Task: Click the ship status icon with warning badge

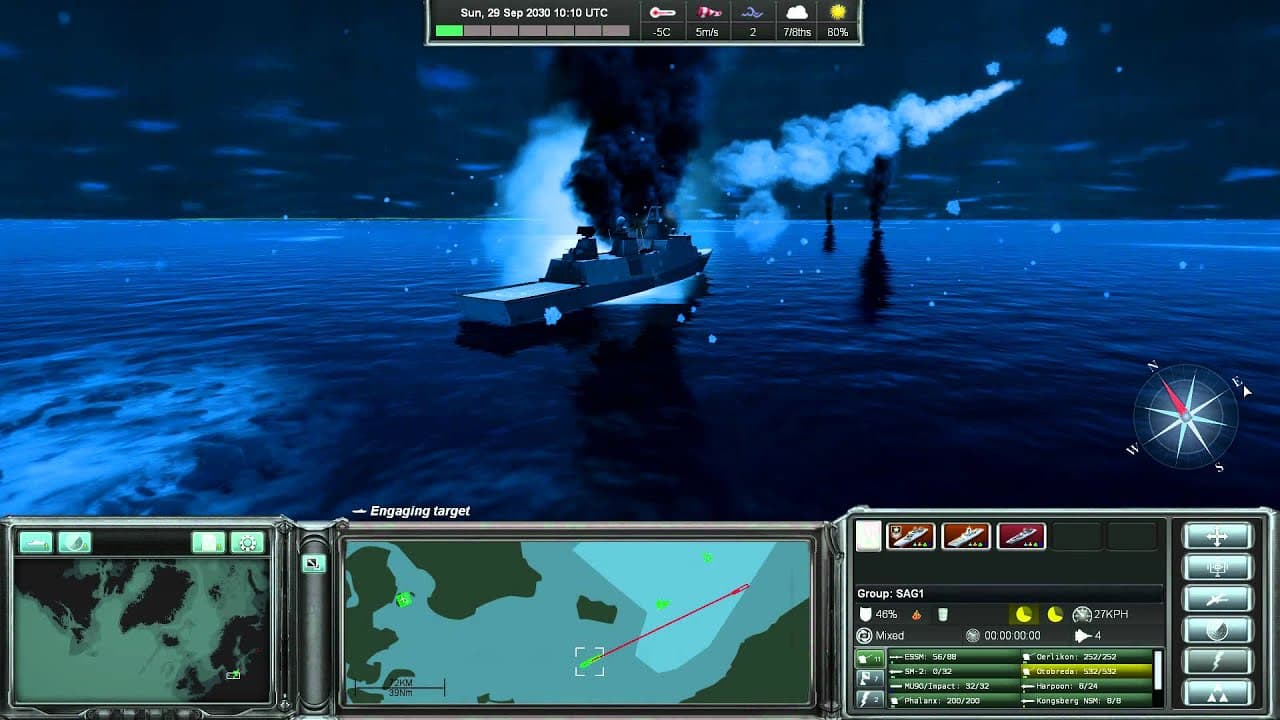Action: [x=36, y=544]
